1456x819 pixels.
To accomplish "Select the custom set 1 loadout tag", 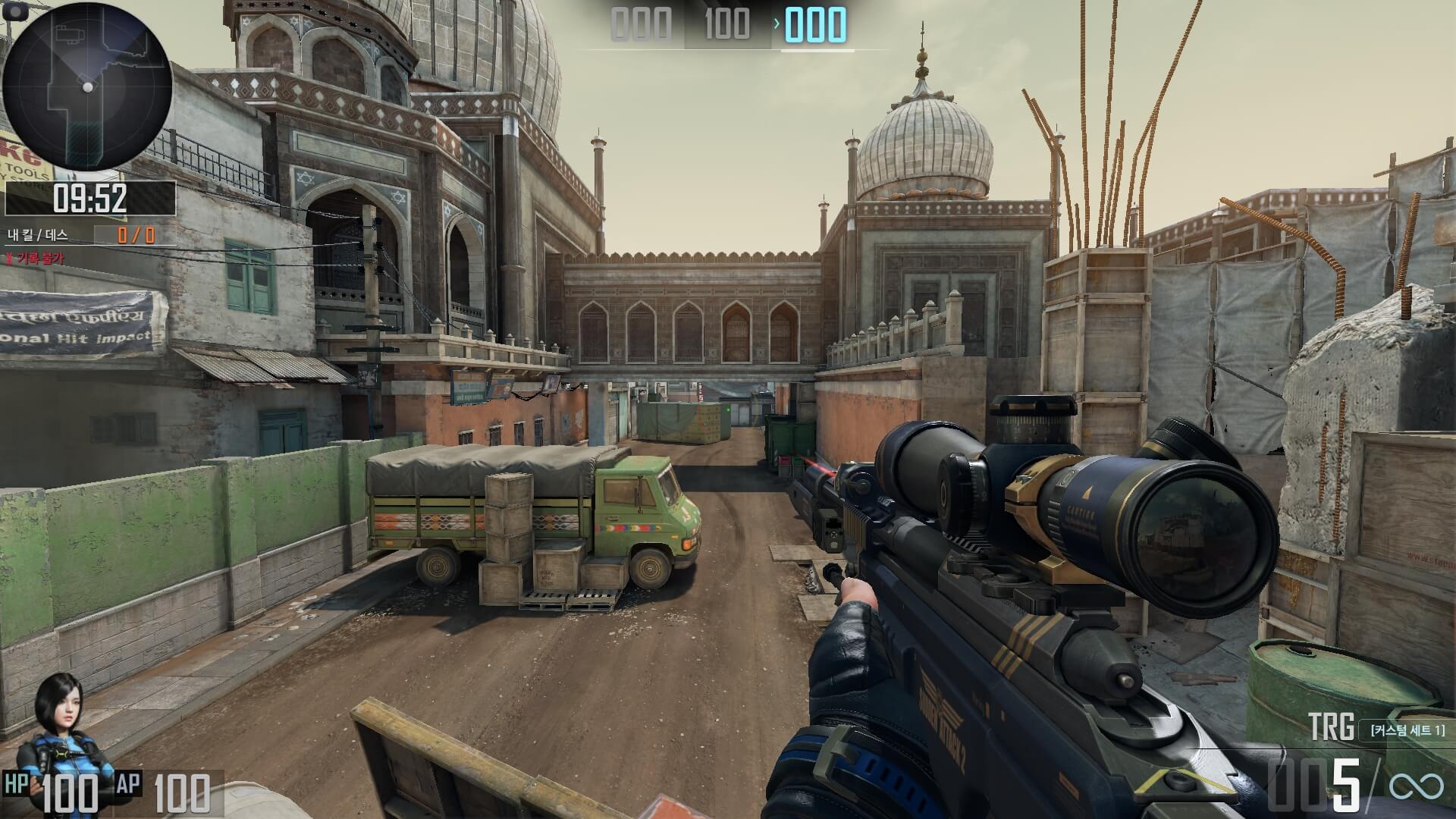I will point(1407,730).
